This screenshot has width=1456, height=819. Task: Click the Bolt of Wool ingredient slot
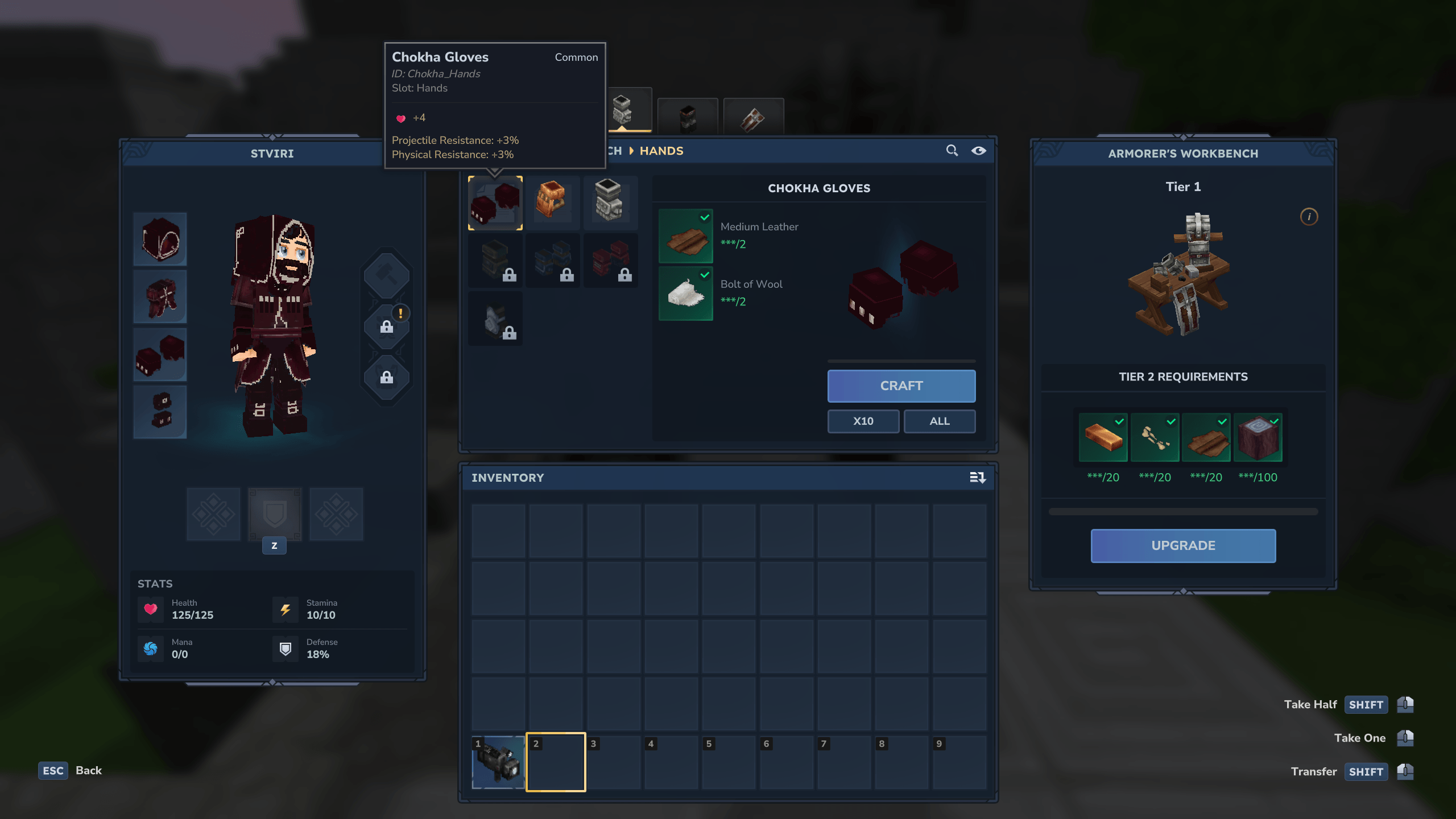click(x=685, y=293)
